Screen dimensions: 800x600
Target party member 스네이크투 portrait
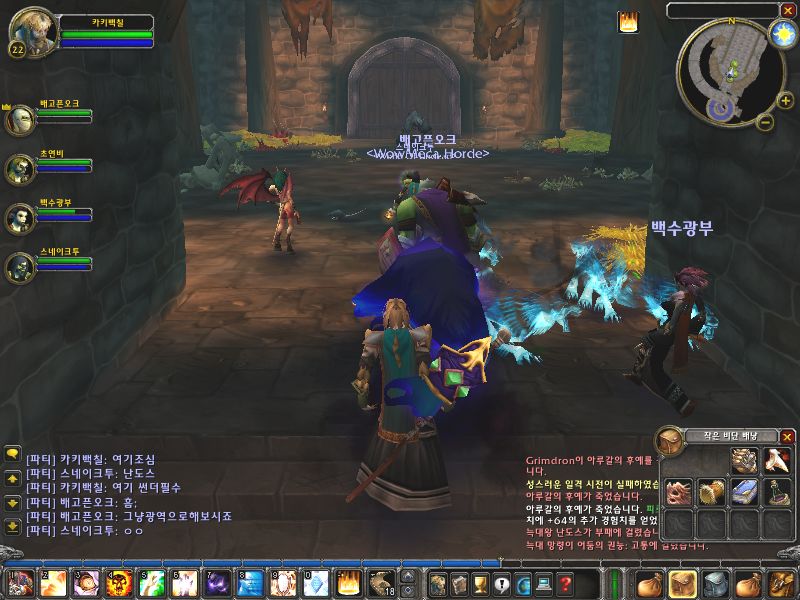point(20,267)
